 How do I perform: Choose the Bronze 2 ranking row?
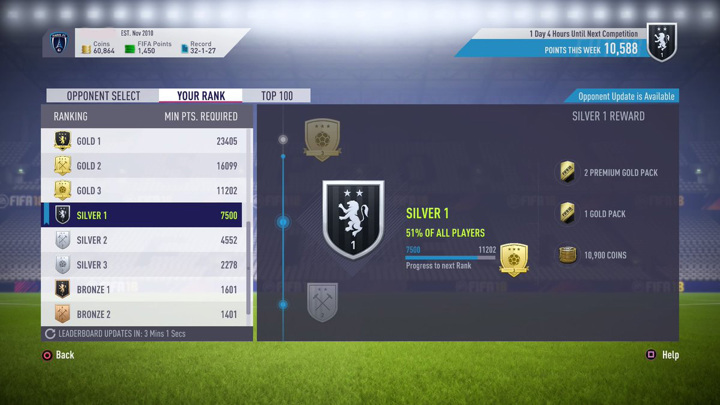146,314
